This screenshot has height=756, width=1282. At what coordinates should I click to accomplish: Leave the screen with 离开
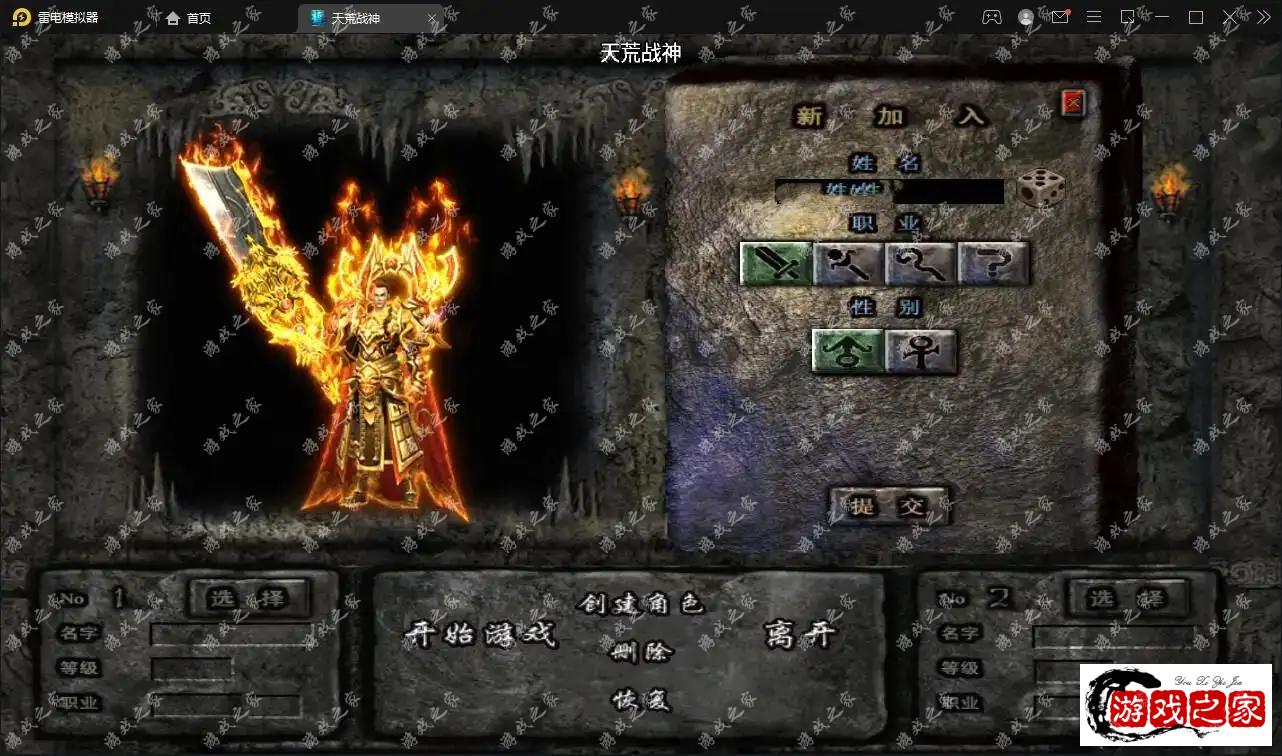[799, 634]
